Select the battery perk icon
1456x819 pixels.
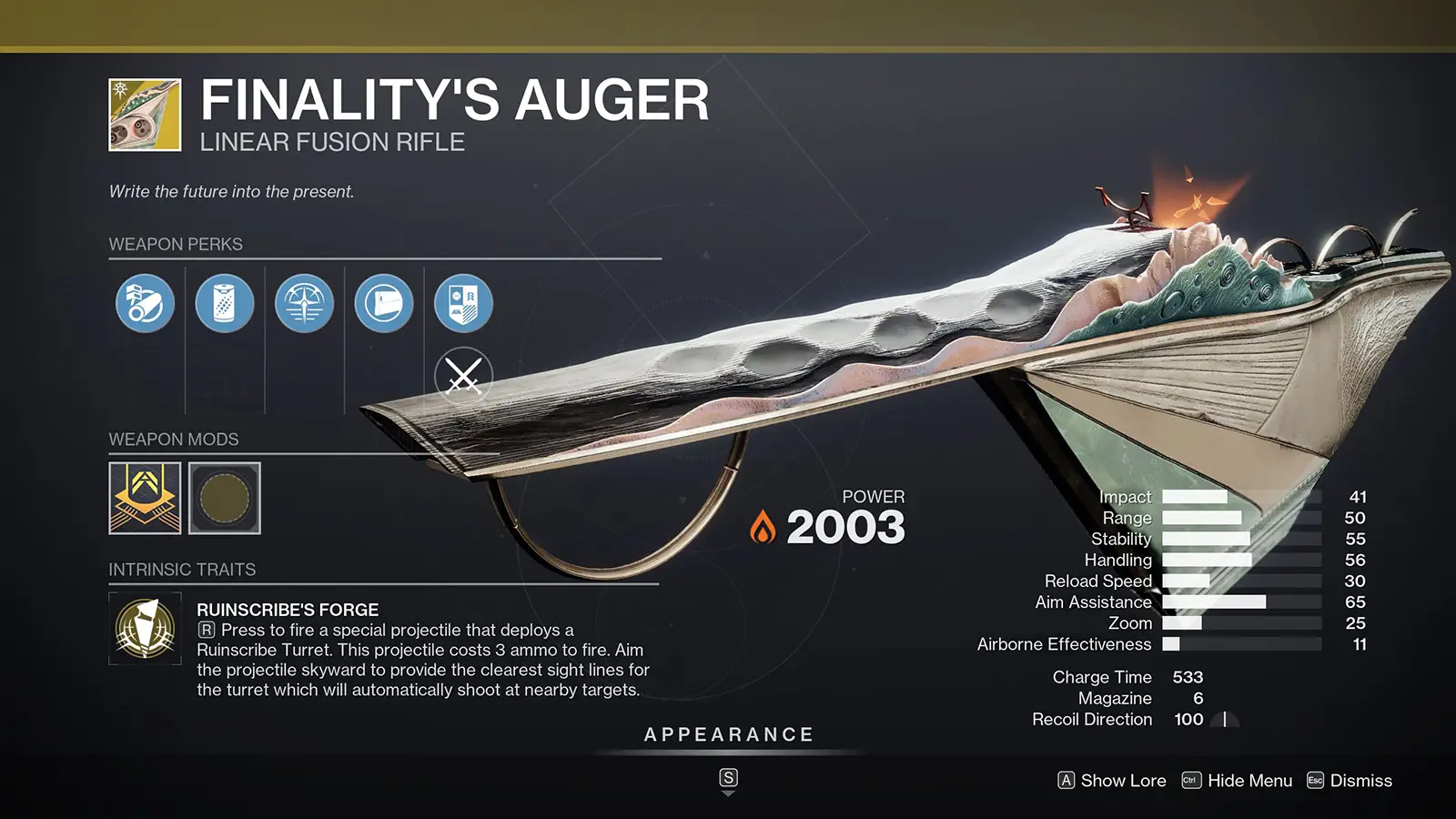tap(226, 305)
